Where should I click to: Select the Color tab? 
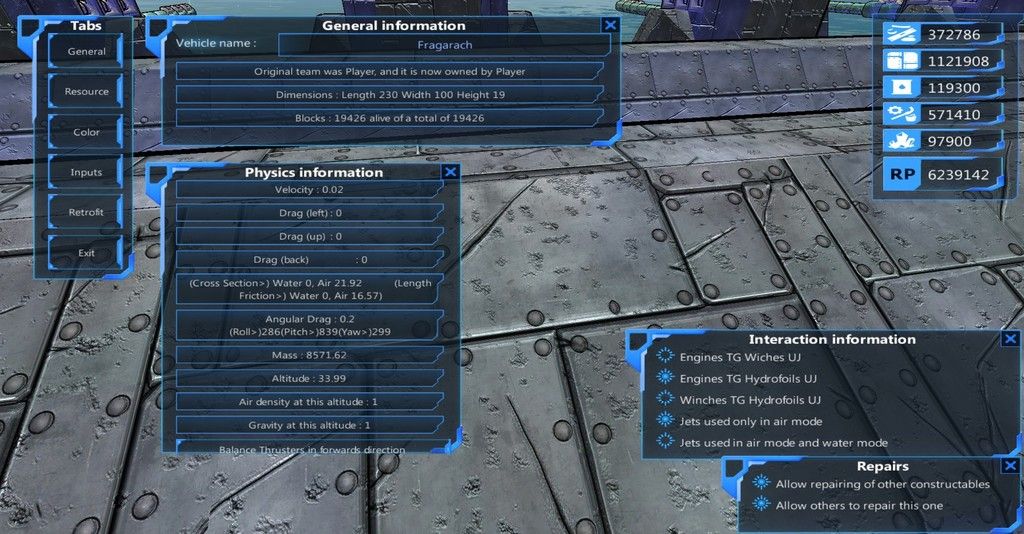click(x=86, y=132)
